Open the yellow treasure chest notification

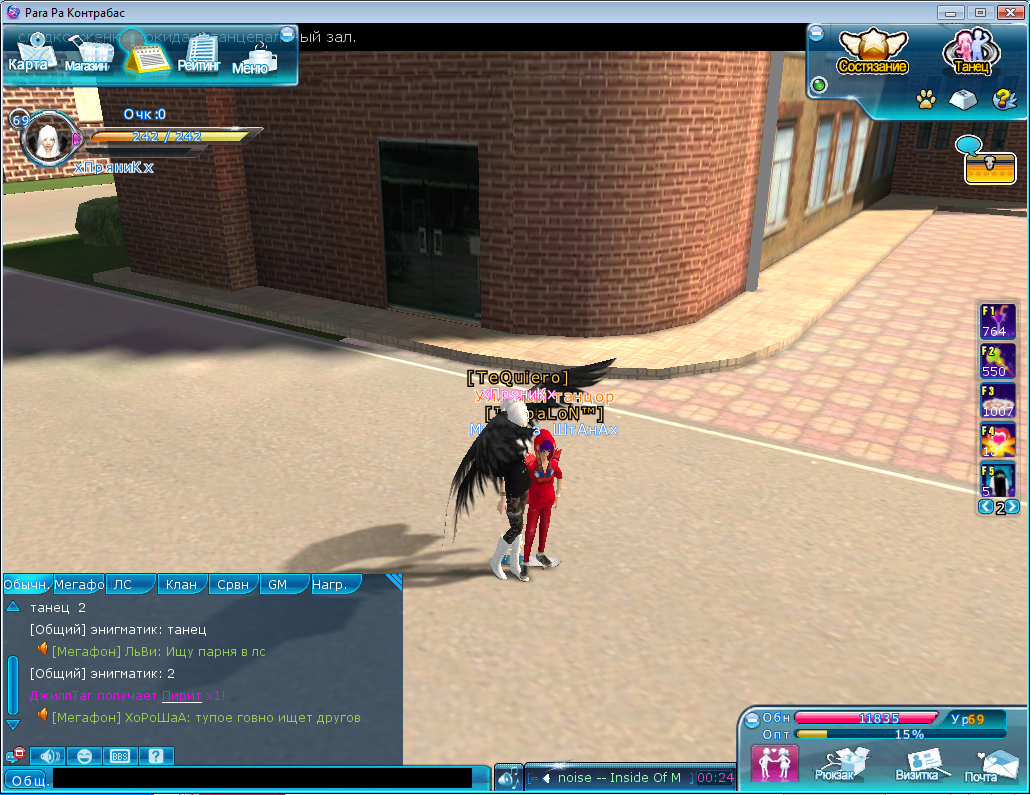click(x=990, y=168)
